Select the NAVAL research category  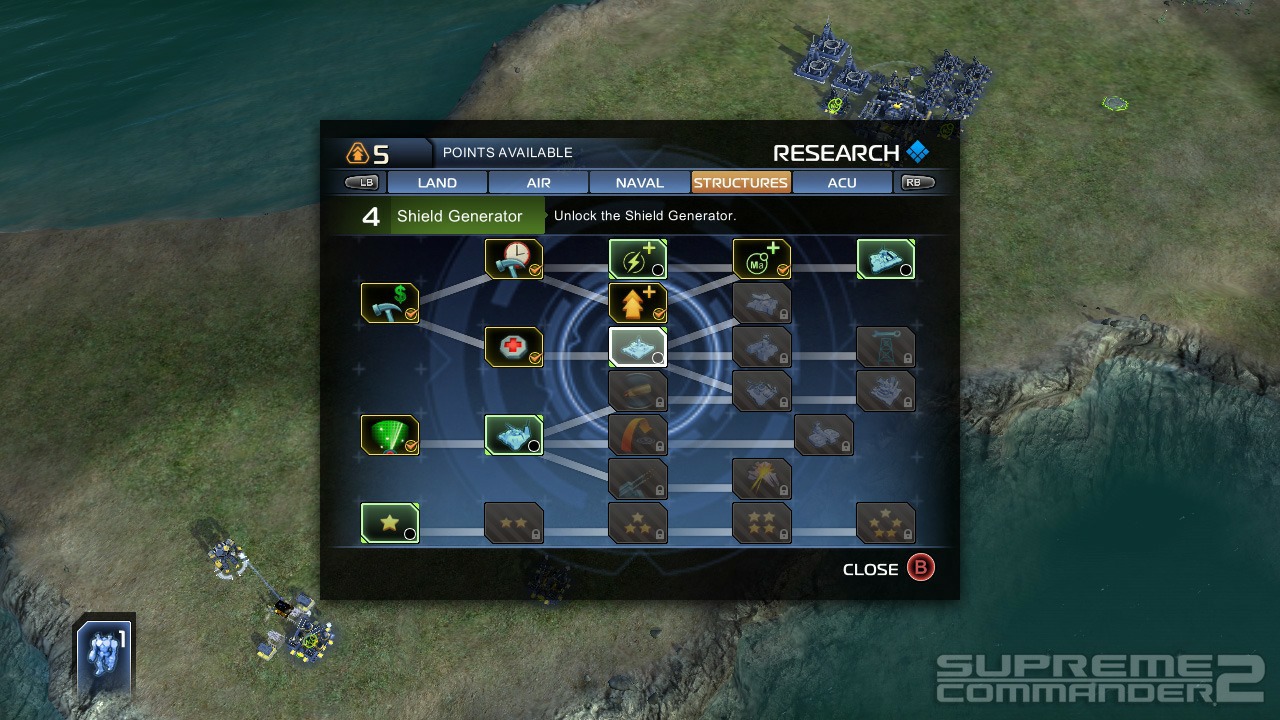pos(639,182)
